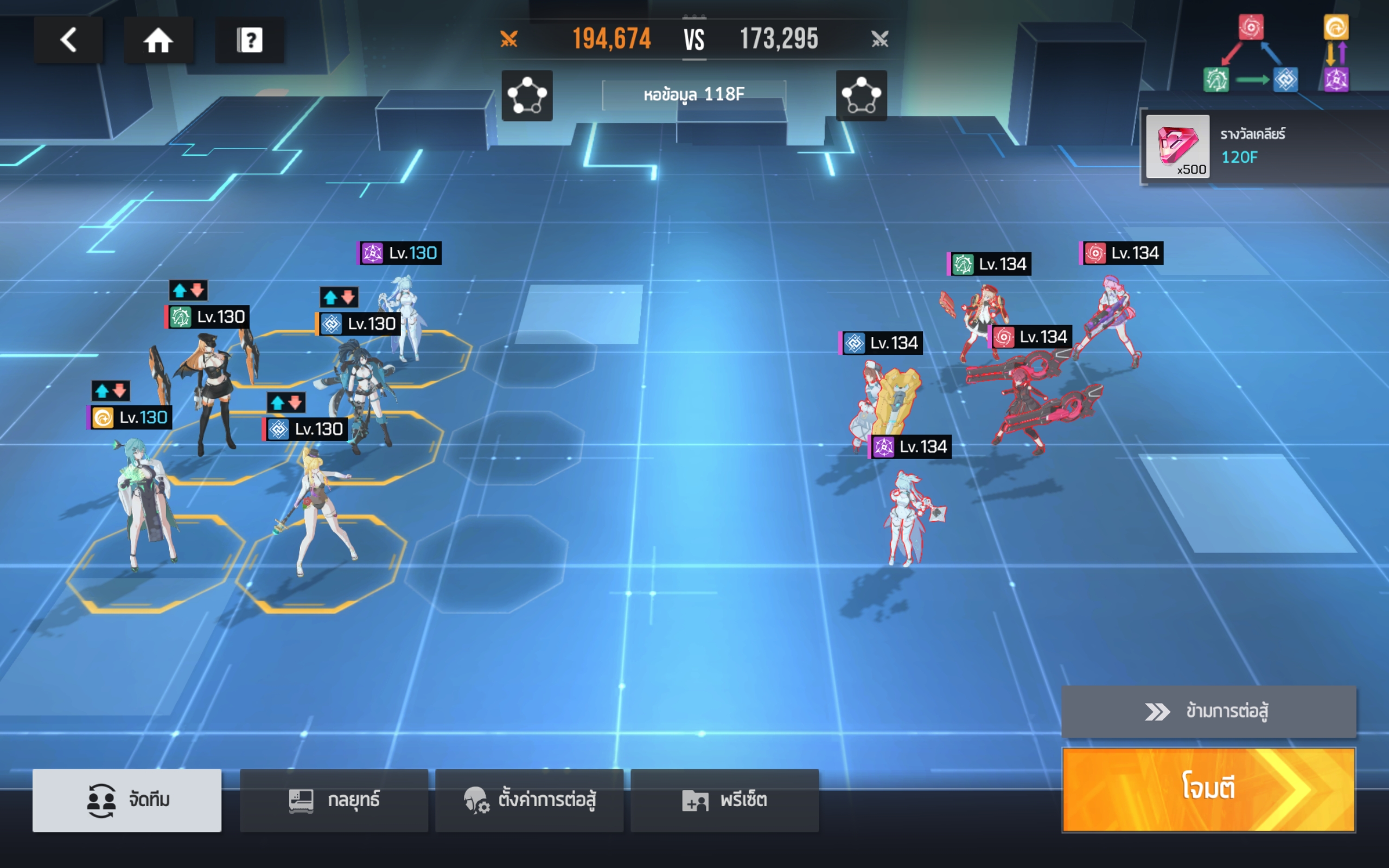The height and width of the screenshot is (868, 1389).
Task: View the enemy formation pentagon icon
Action: (861, 95)
